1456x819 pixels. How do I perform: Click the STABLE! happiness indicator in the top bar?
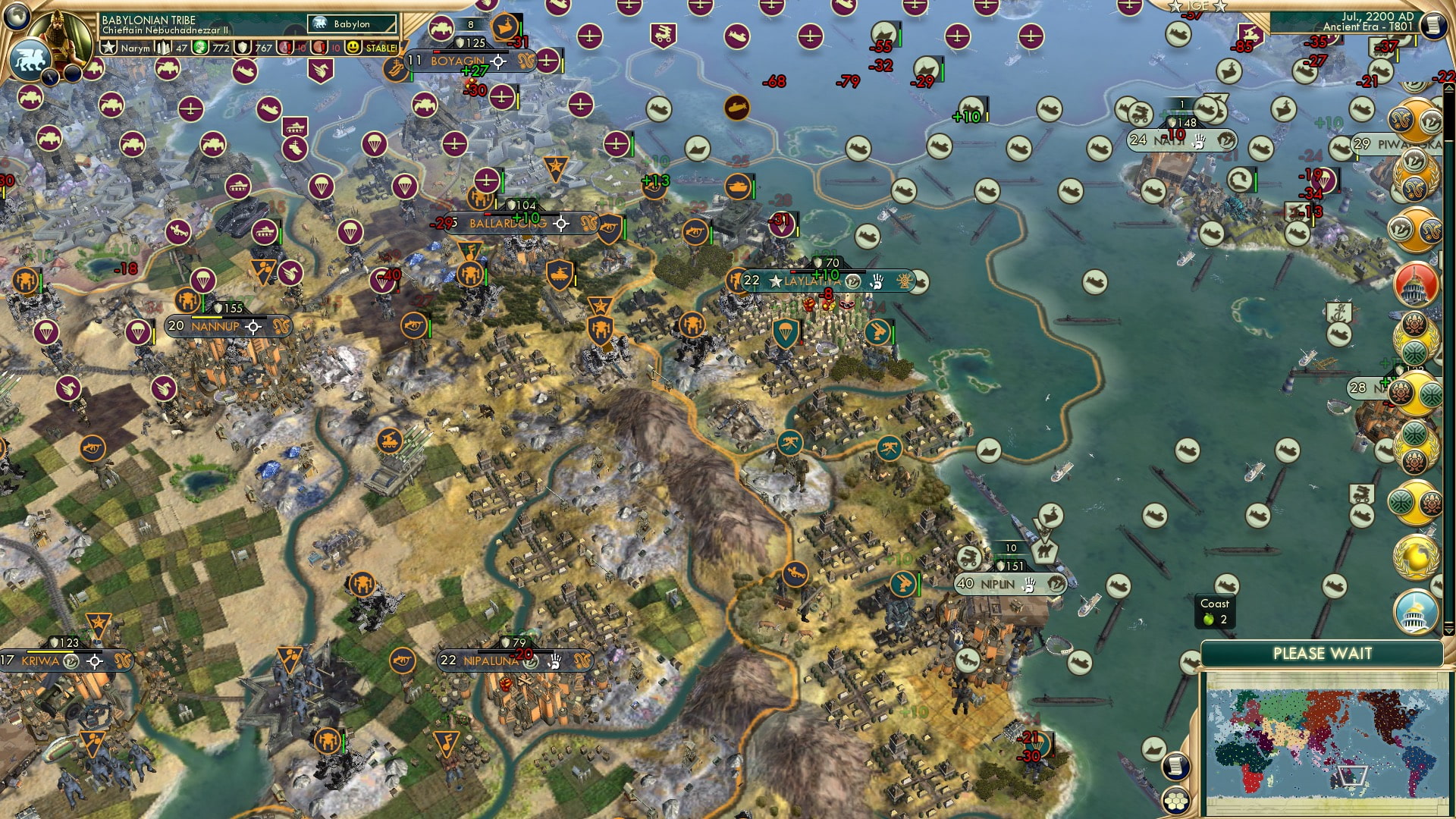point(381,48)
